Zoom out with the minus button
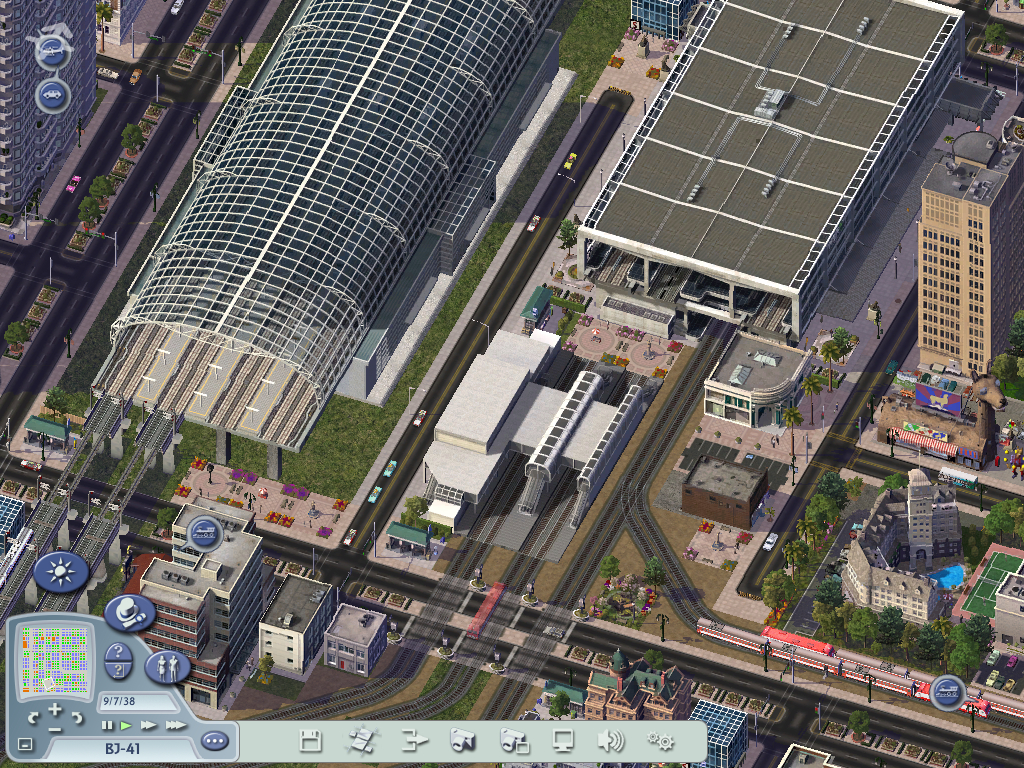The height and width of the screenshot is (768, 1024). pos(54,728)
